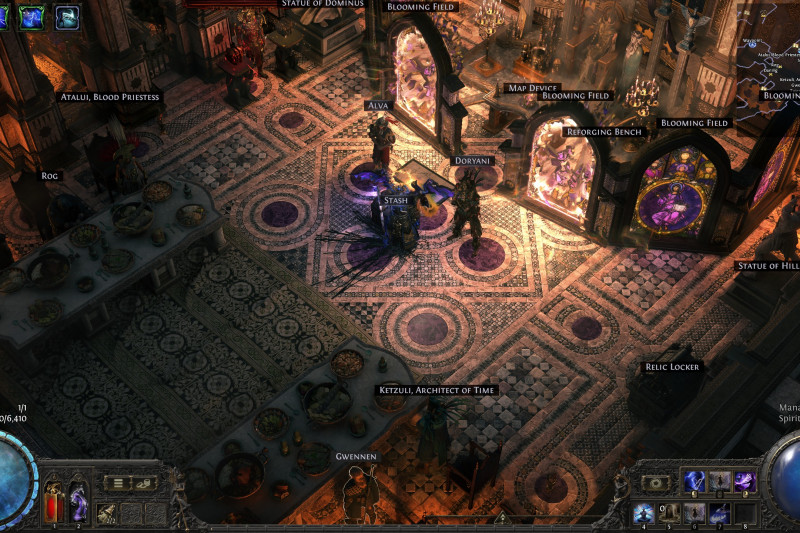Click the Stash label
Viewport: 800px width, 533px height.
point(395,201)
